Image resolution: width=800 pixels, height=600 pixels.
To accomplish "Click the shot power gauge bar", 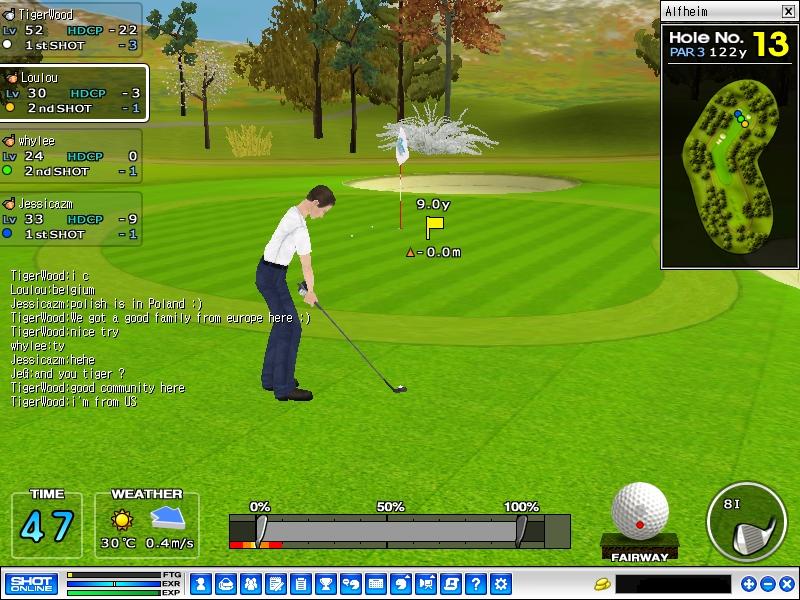I will [x=399, y=530].
